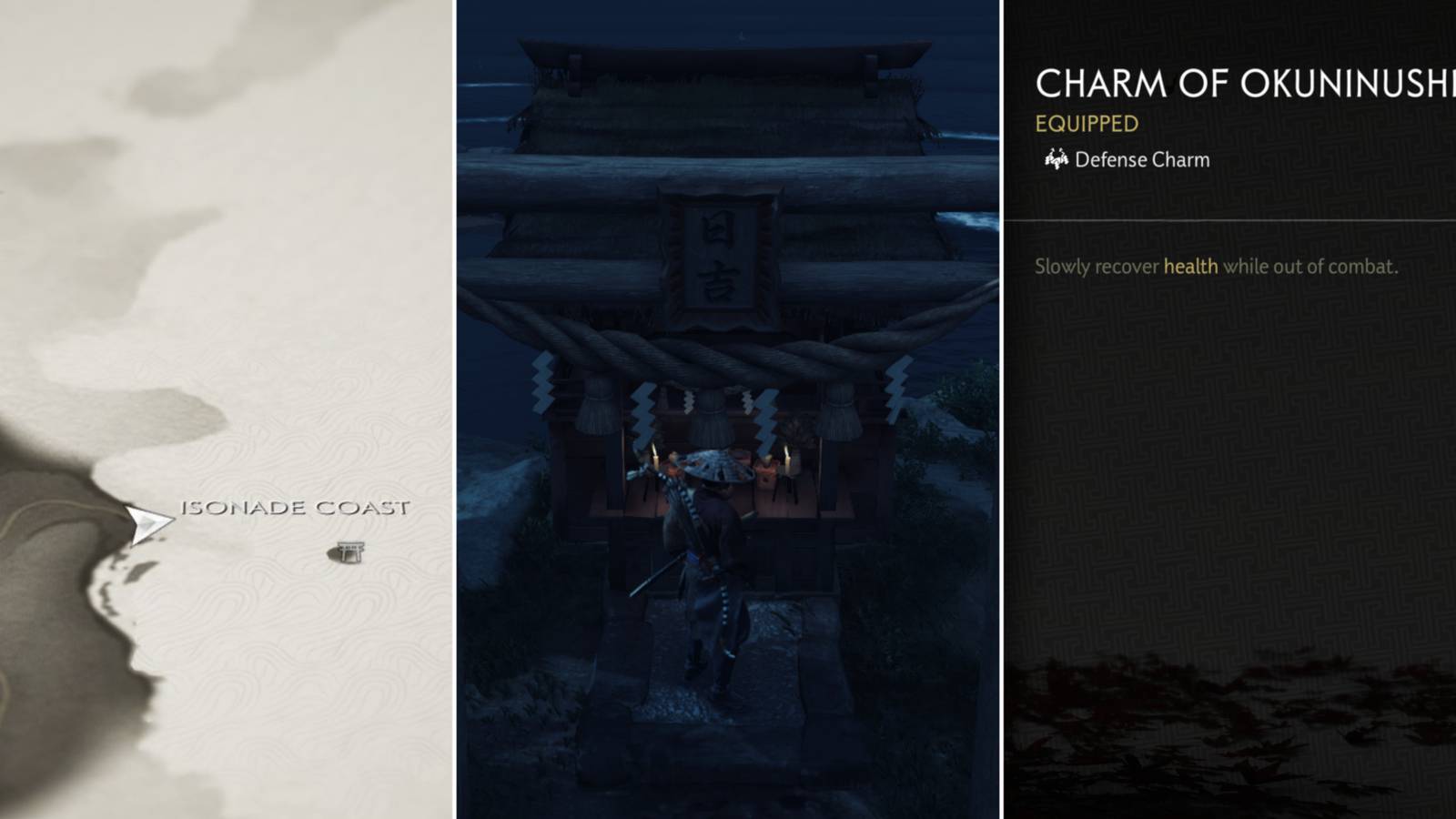Expand the Isonade Coast region label
The width and height of the screenshot is (1456, 819).
pyautogui.click(x=298, y=510)
